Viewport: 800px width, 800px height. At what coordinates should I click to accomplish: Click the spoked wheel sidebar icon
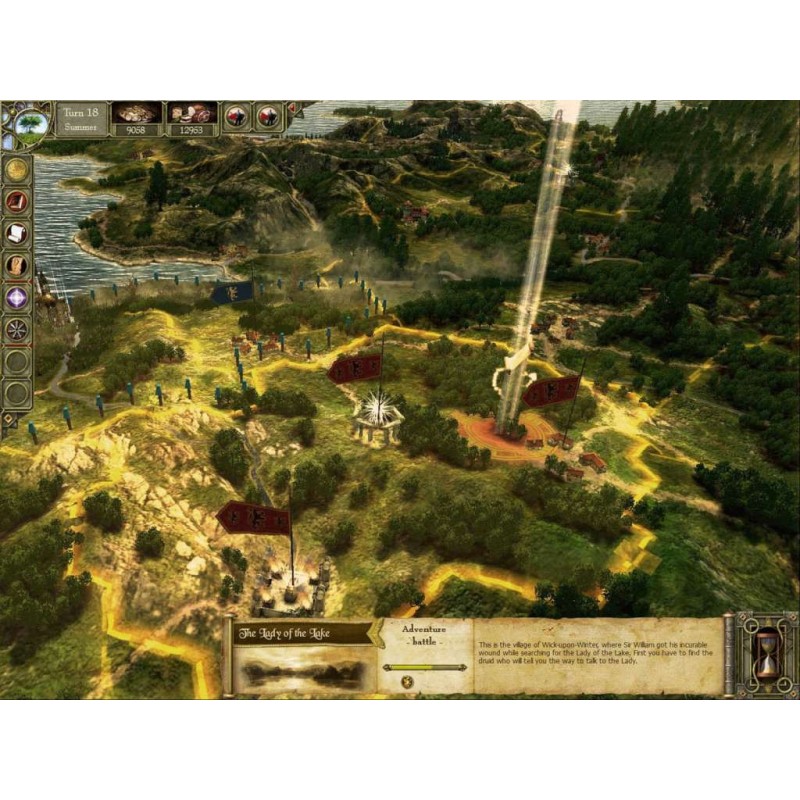click(x=17, y=329)
